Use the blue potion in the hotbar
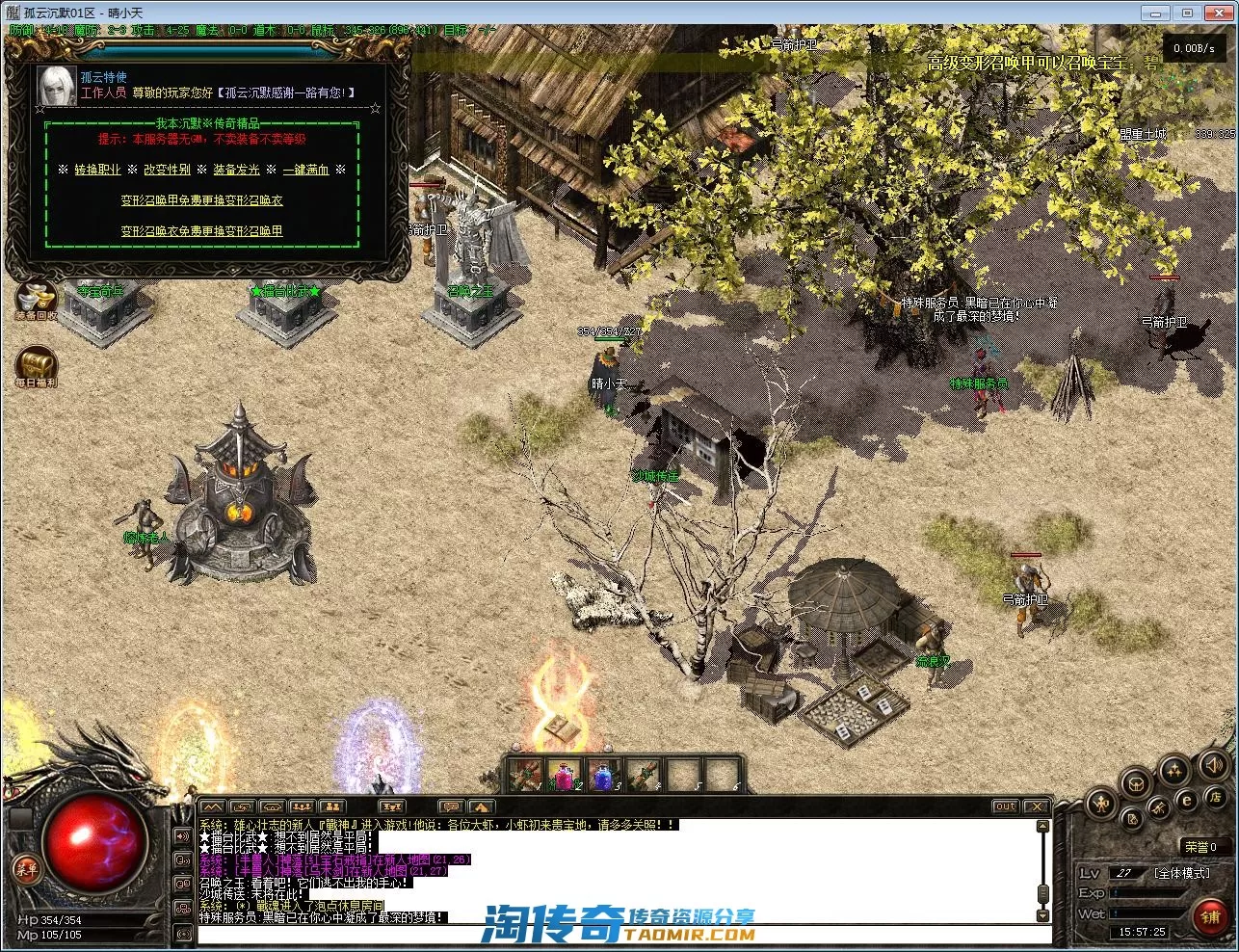1239x952 pixels. [602, 775]
